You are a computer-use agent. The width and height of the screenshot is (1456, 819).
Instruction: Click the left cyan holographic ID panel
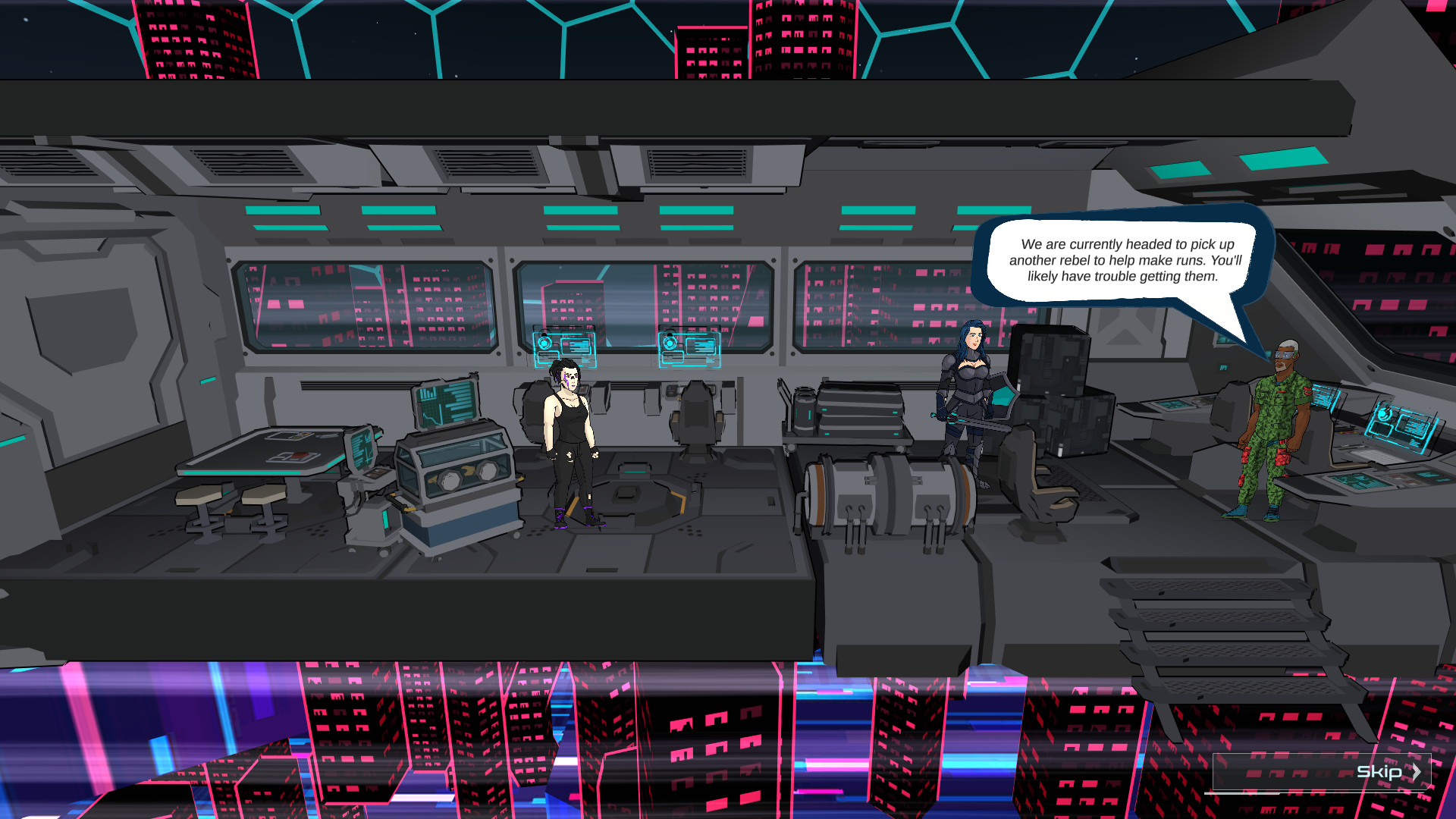[x=565, y=350]
